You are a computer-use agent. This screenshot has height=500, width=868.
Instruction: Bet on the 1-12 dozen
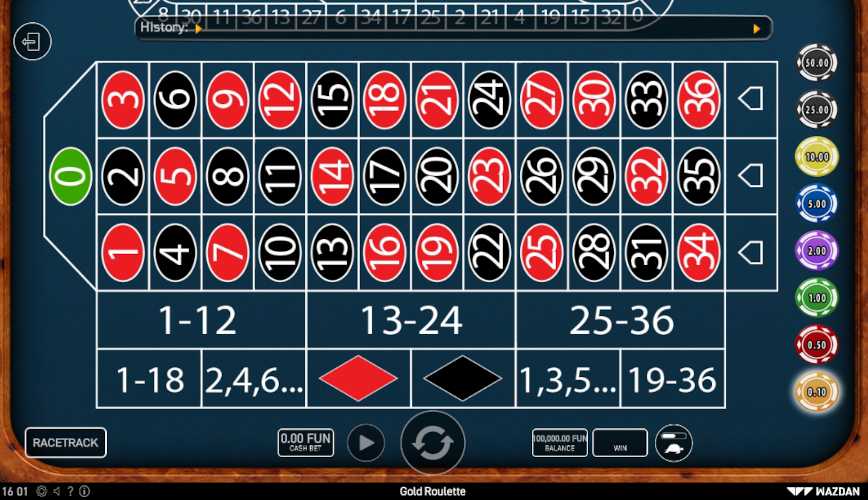pos(198,321)
